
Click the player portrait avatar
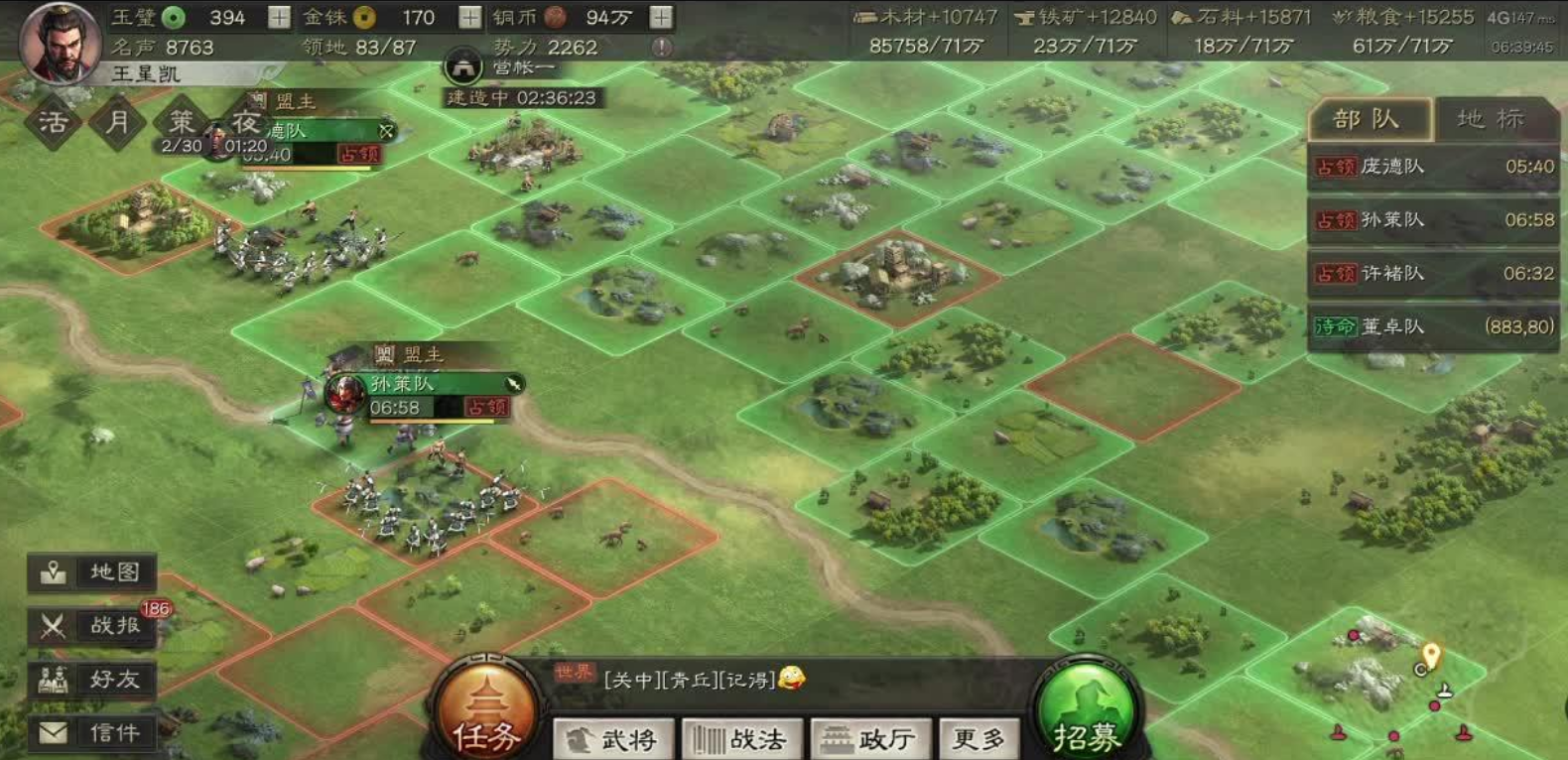point(60,42)
